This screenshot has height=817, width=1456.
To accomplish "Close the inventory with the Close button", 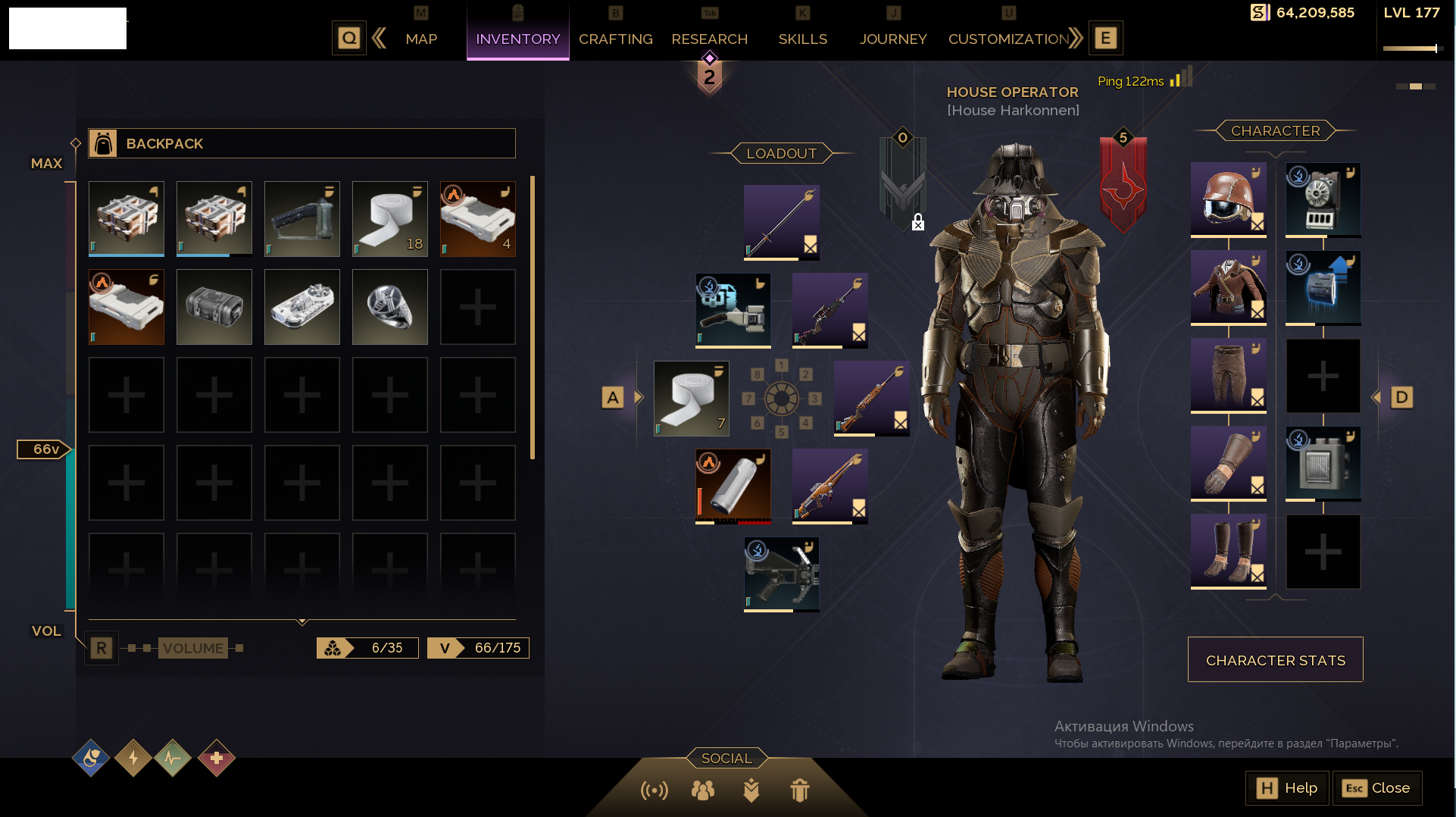I will point(1376,788).
